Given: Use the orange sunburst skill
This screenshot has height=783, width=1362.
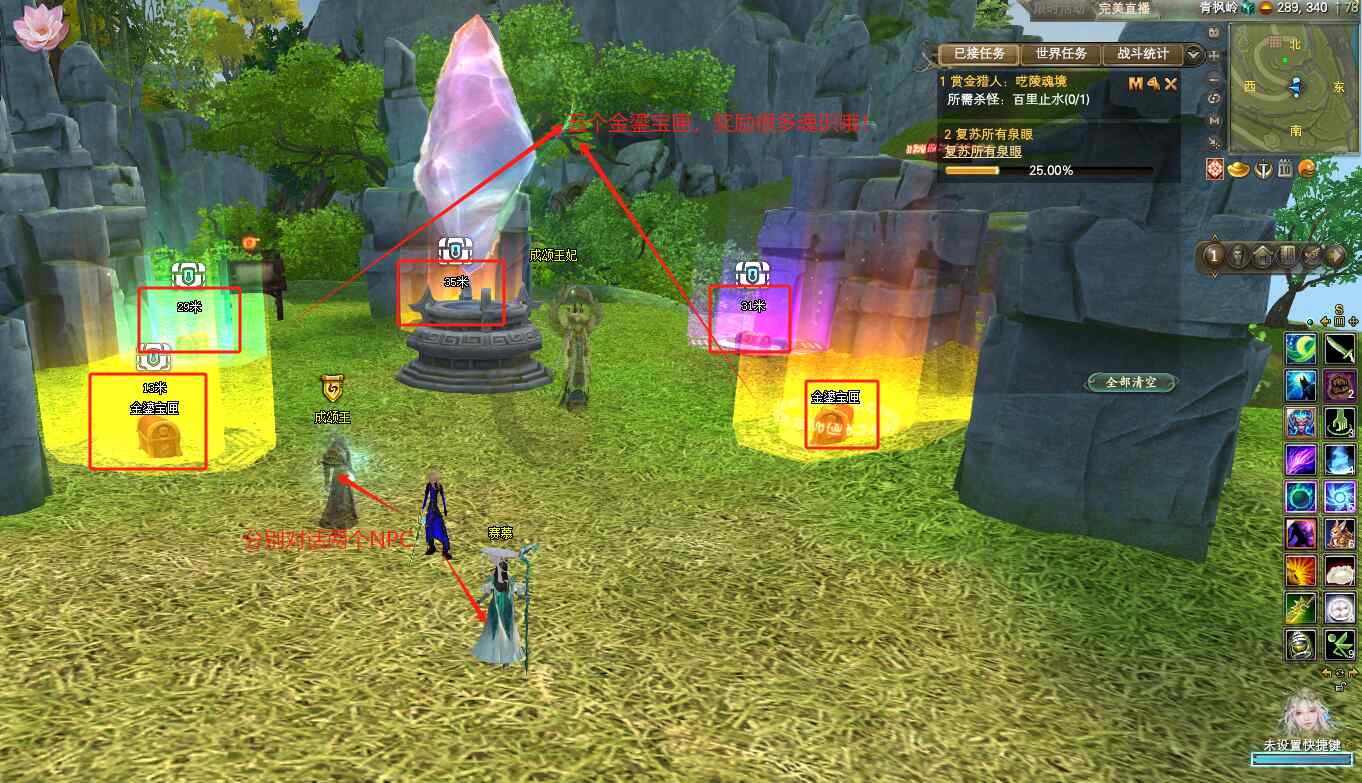Looking at the screenshot, I should click(1300, 570).
